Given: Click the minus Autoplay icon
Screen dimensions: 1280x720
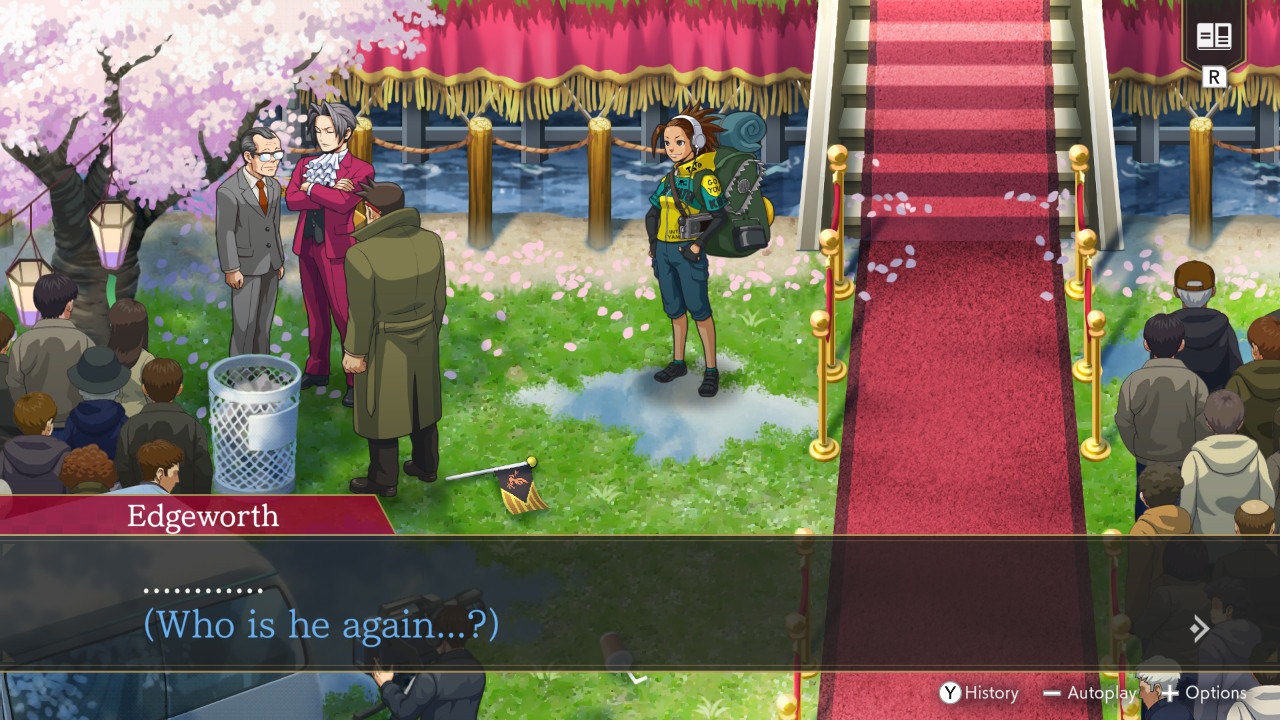Looking at the screenshot, I should (x=1053, y=692).
